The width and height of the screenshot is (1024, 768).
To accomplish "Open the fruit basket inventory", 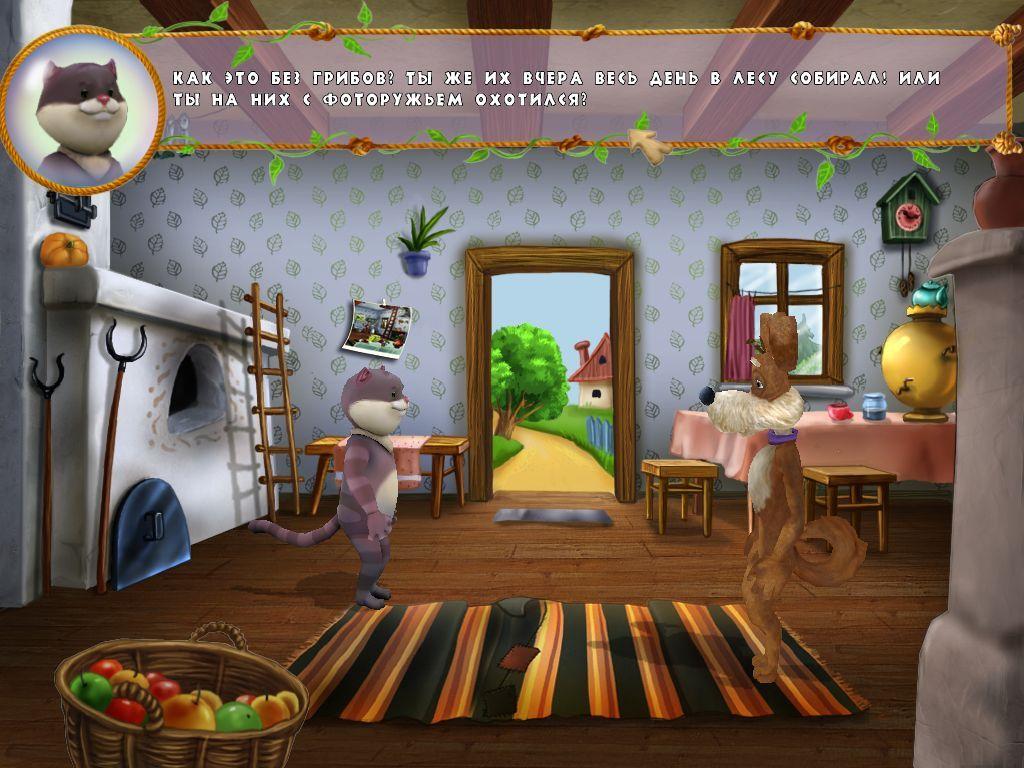I will (180, 700).
